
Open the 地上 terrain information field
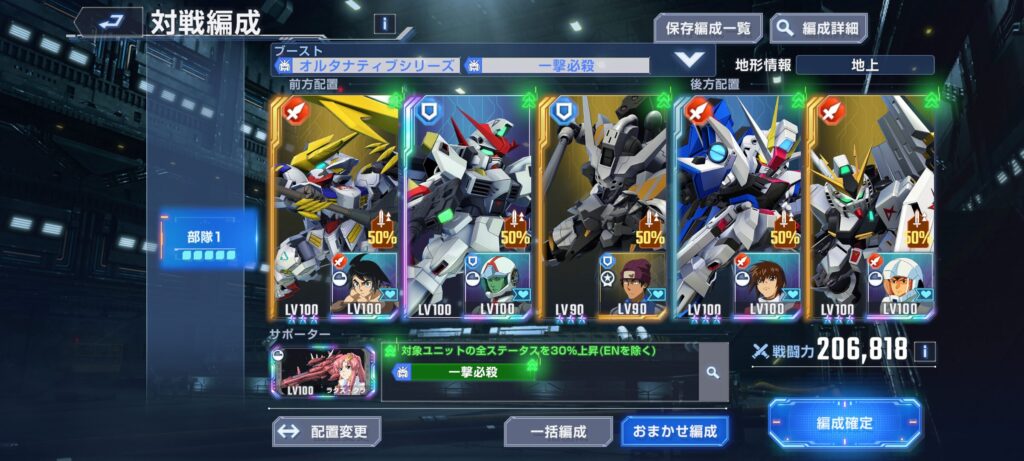tap(865, 65)
